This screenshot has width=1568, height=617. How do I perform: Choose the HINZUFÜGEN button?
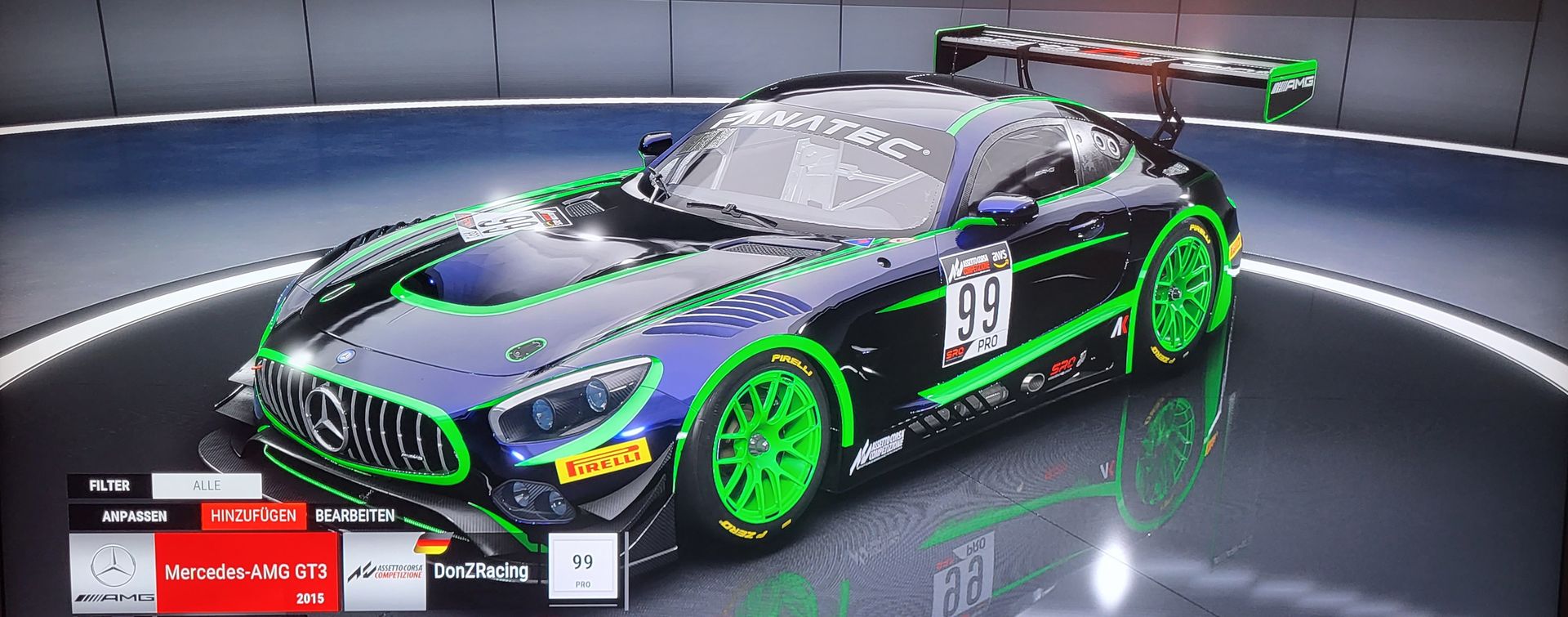(253, 516)
